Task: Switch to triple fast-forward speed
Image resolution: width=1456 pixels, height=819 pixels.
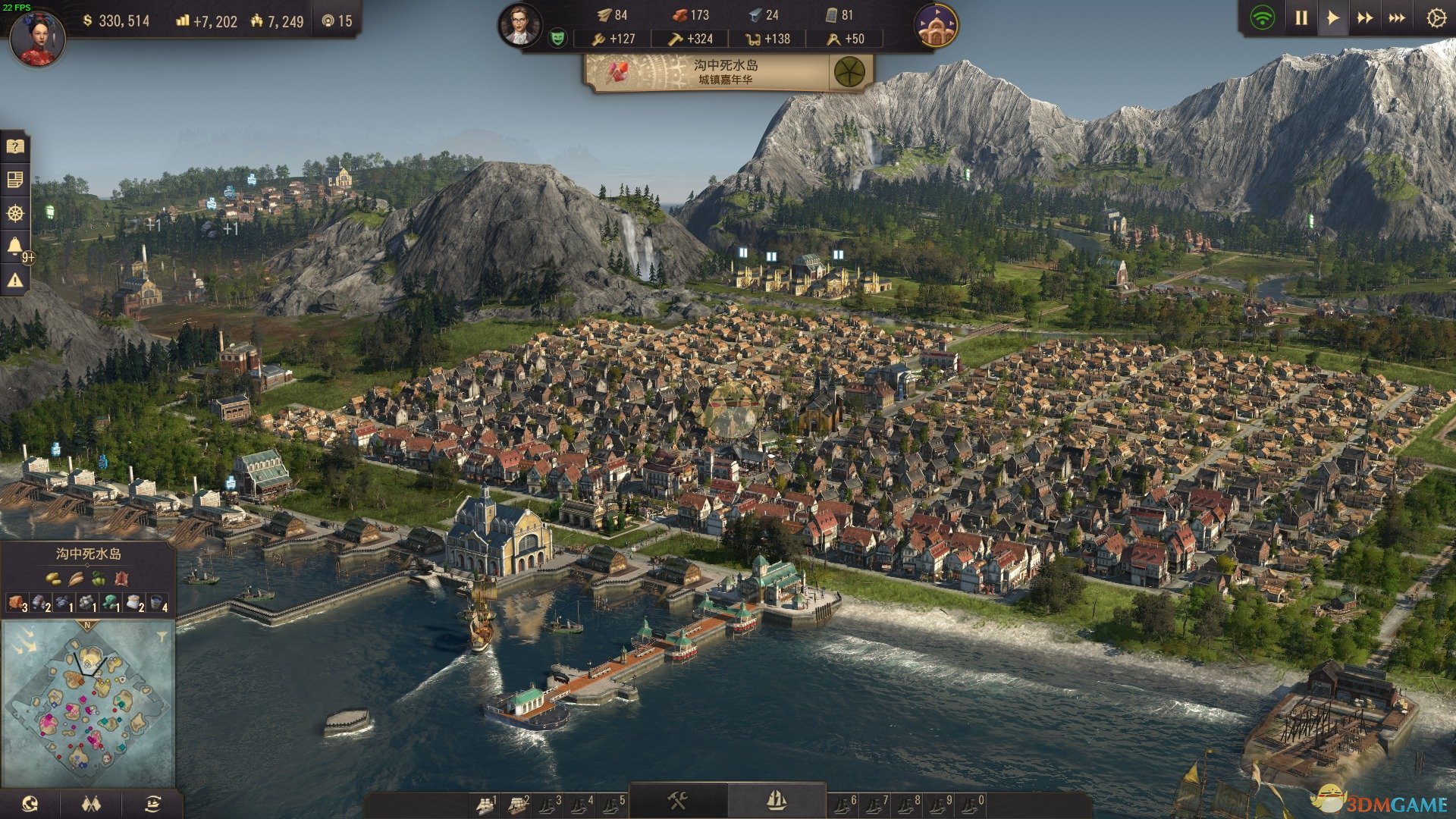Action: [x=1396, y=18]
